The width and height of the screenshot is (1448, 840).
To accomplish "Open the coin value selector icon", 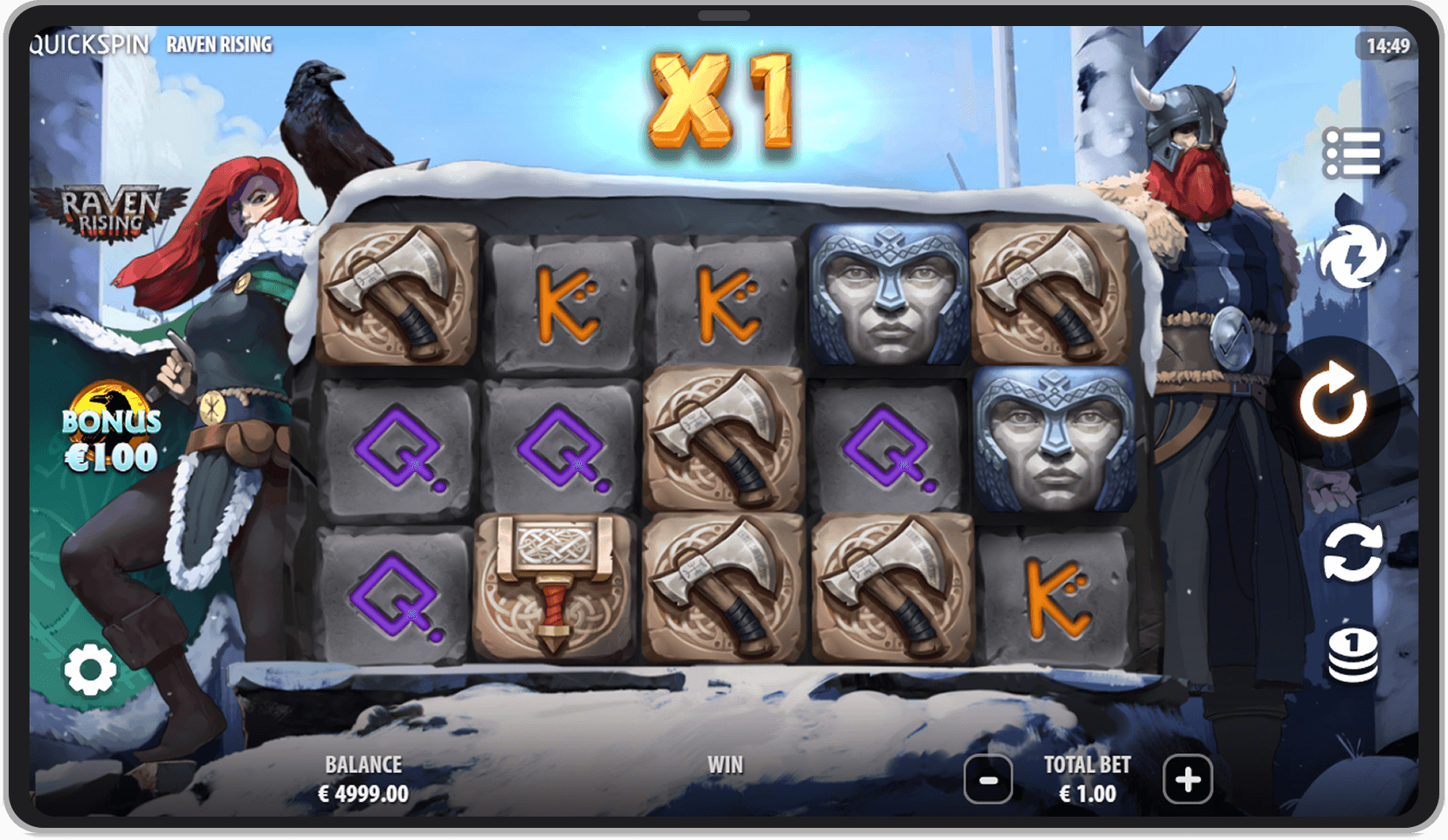I will point(1351,655).
